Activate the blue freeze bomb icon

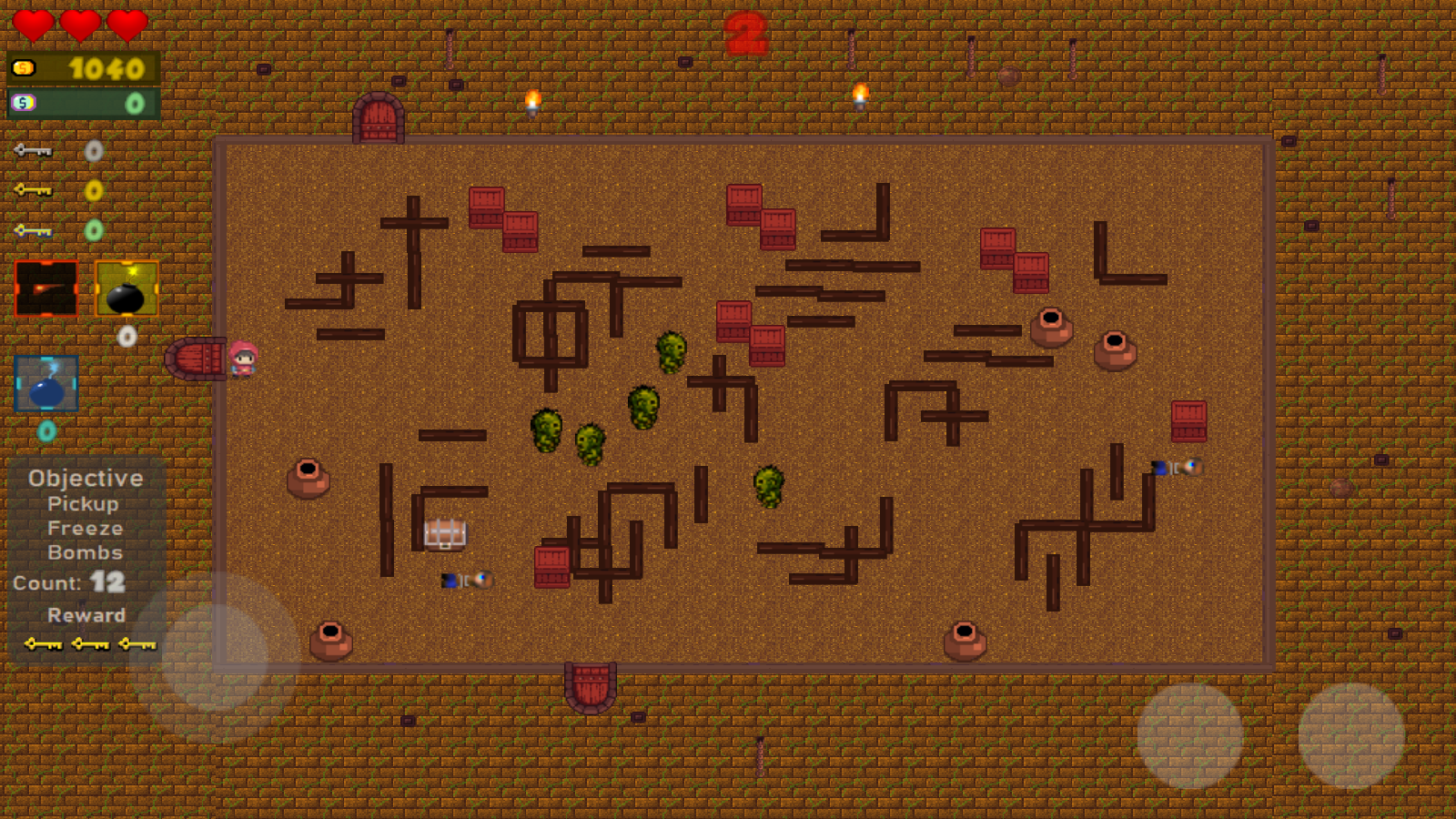tap(46, 384)
